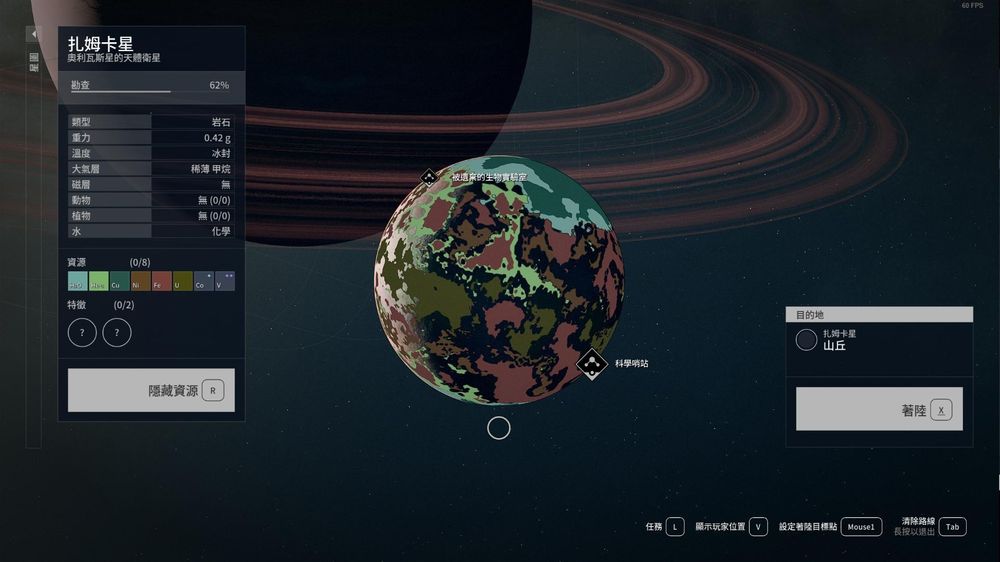Select the Cu copper resource tile
Screen dimensions: 1000x562
coord(119,281)
